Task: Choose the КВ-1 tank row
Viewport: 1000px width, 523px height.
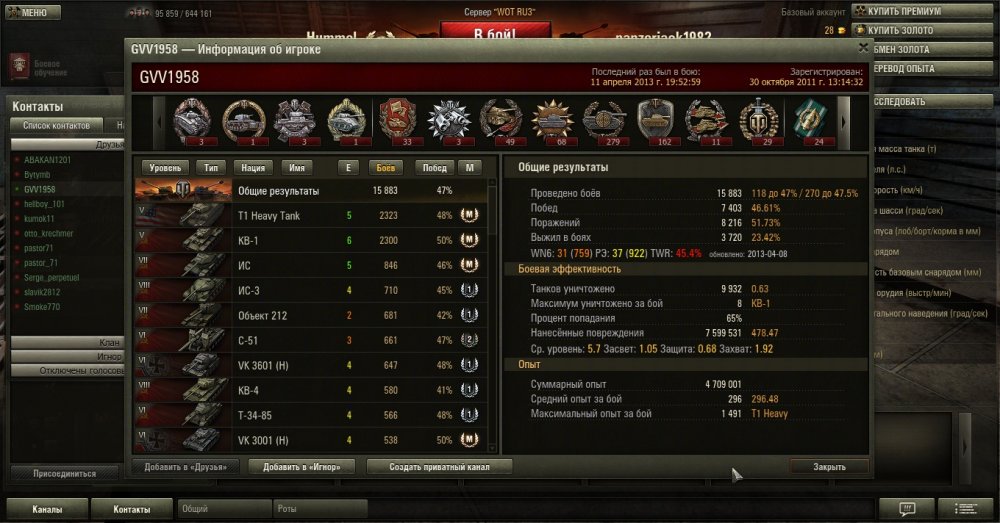Action: point(311,240)
